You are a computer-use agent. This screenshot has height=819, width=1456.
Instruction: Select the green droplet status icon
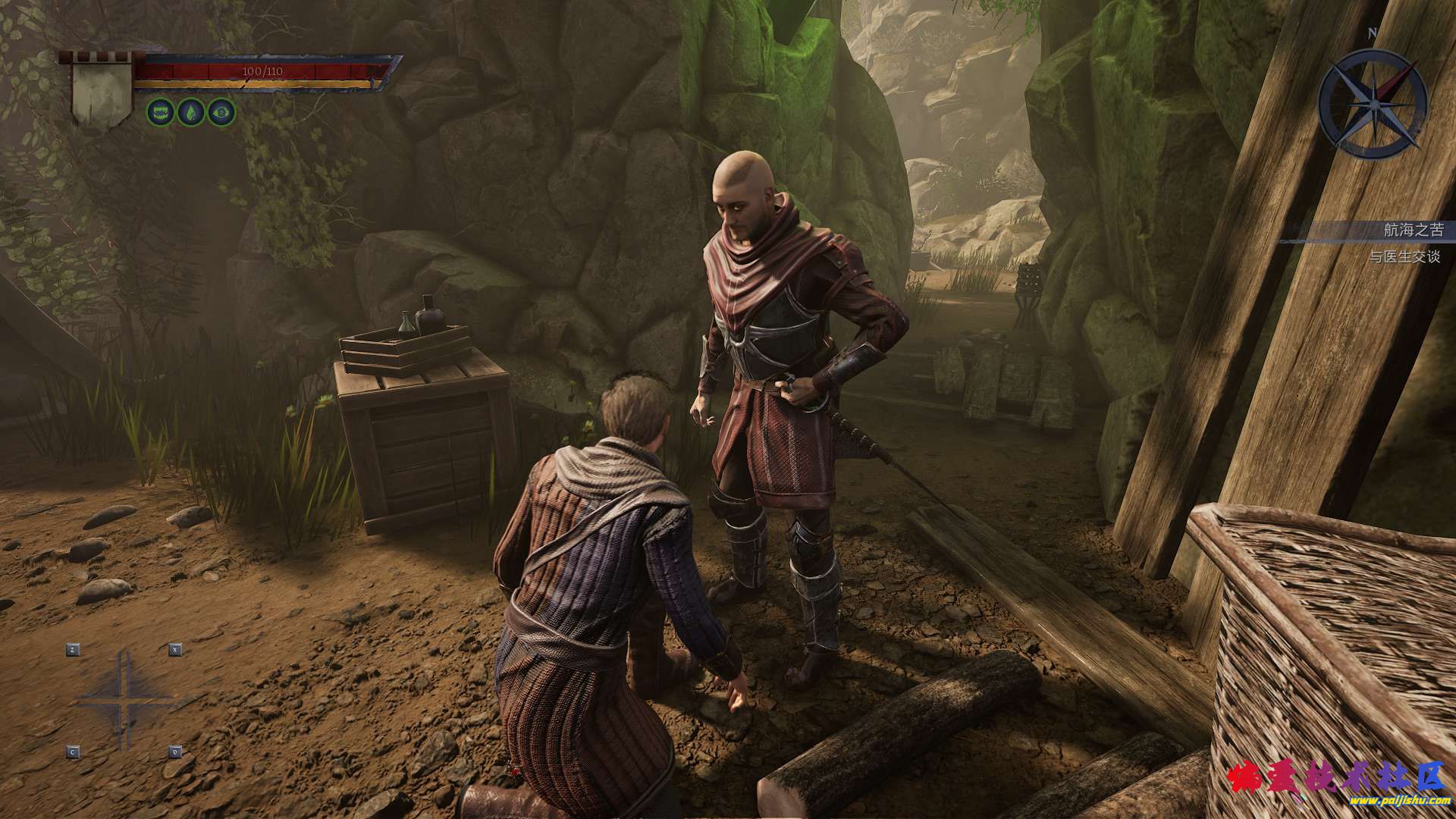coord(190,113)
